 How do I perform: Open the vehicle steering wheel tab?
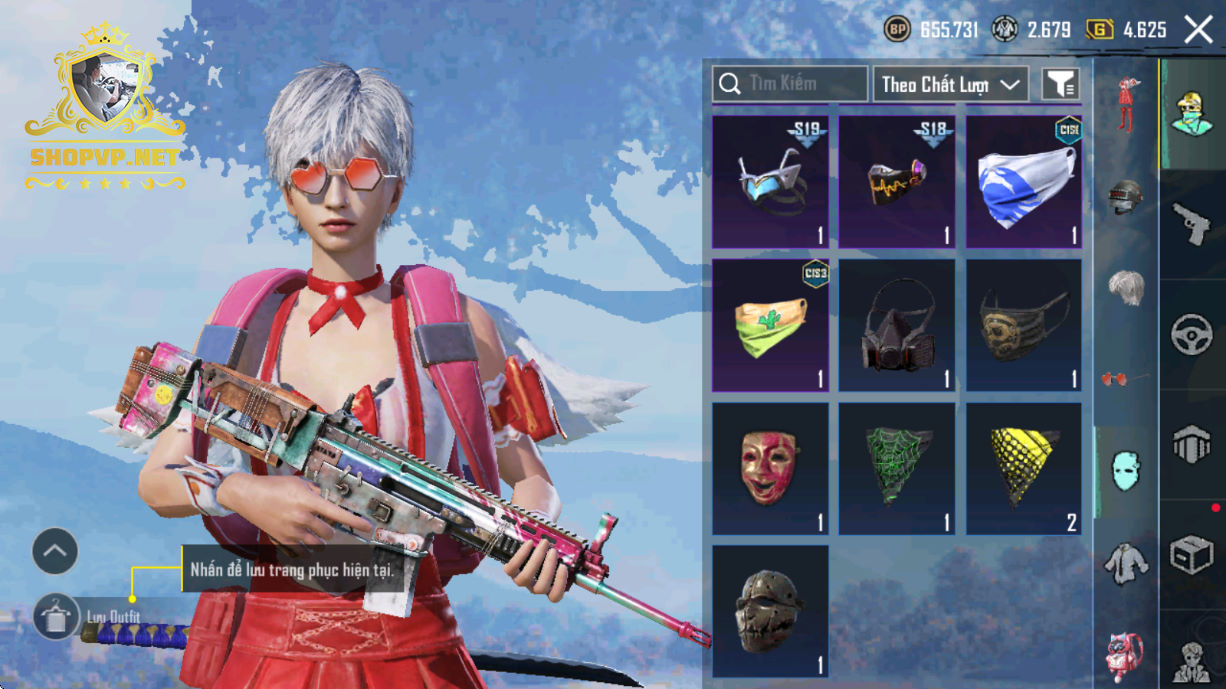point(1191,333)
